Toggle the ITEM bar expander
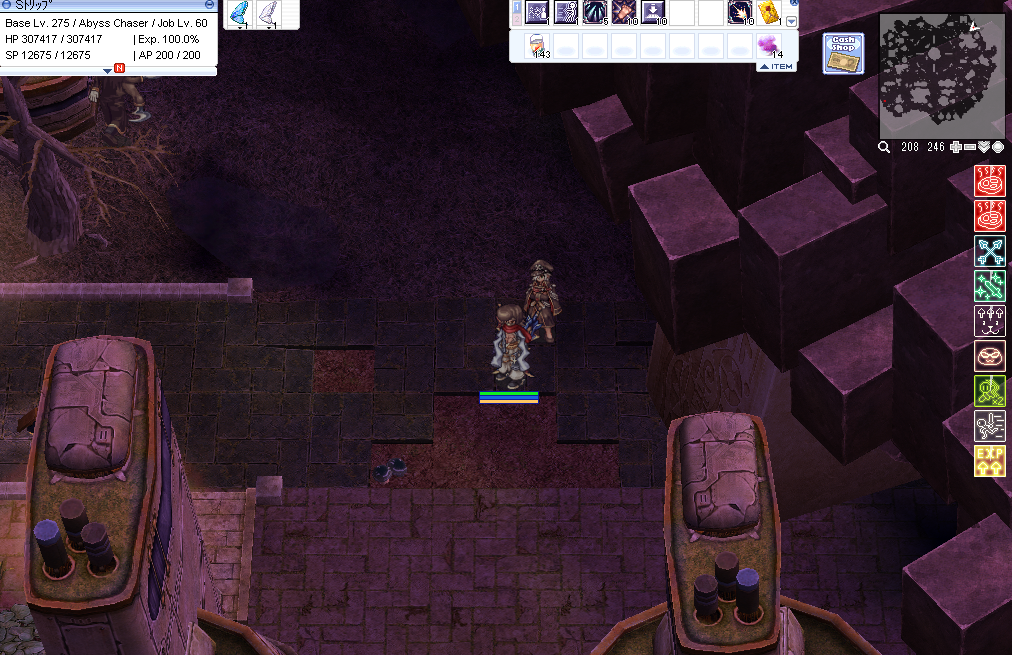Screen dimensions: 1012x655 tap(775, 66)
